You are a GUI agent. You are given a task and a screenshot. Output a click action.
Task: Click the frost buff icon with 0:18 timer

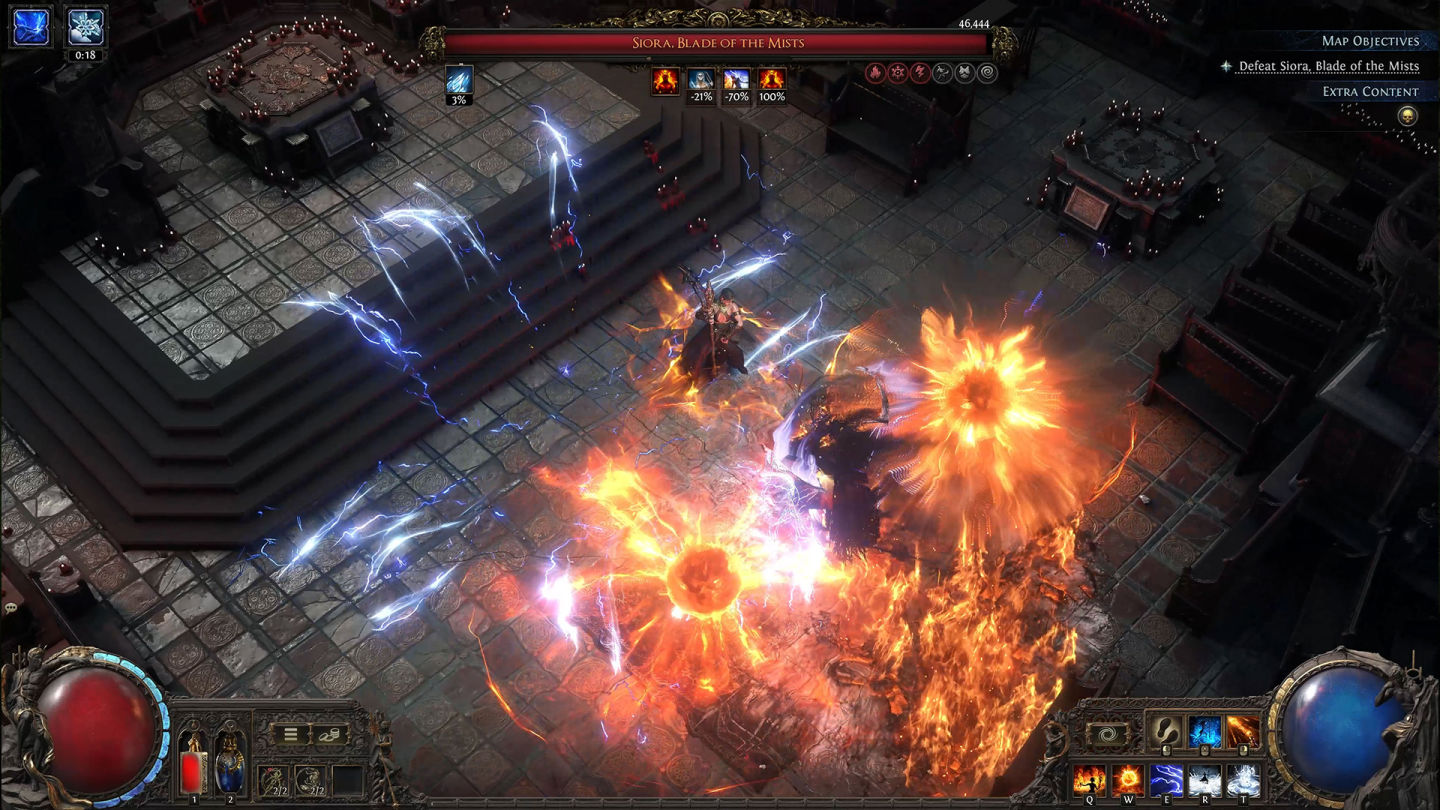pyautogui.click(x=85, y=26)
